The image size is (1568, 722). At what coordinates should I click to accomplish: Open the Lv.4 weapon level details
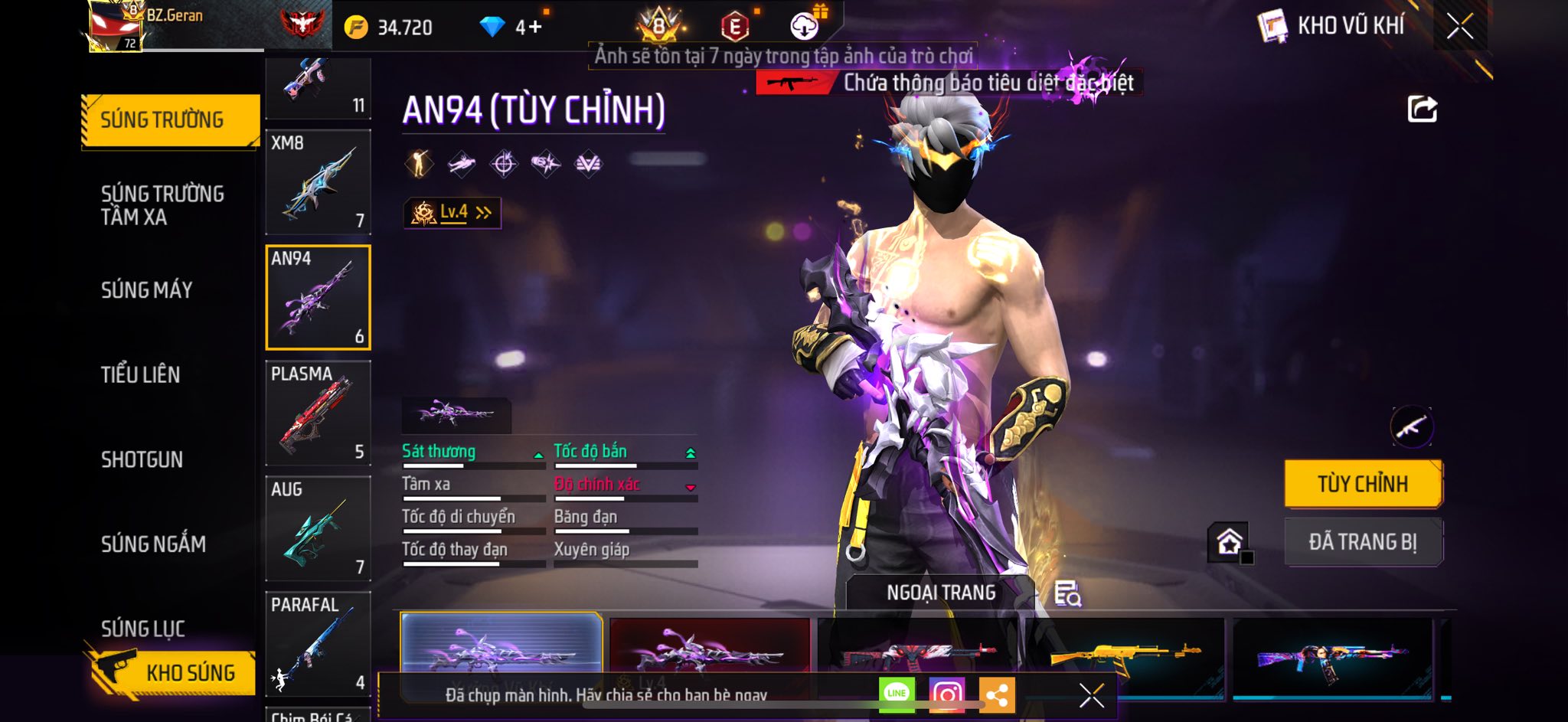[452, 213]
